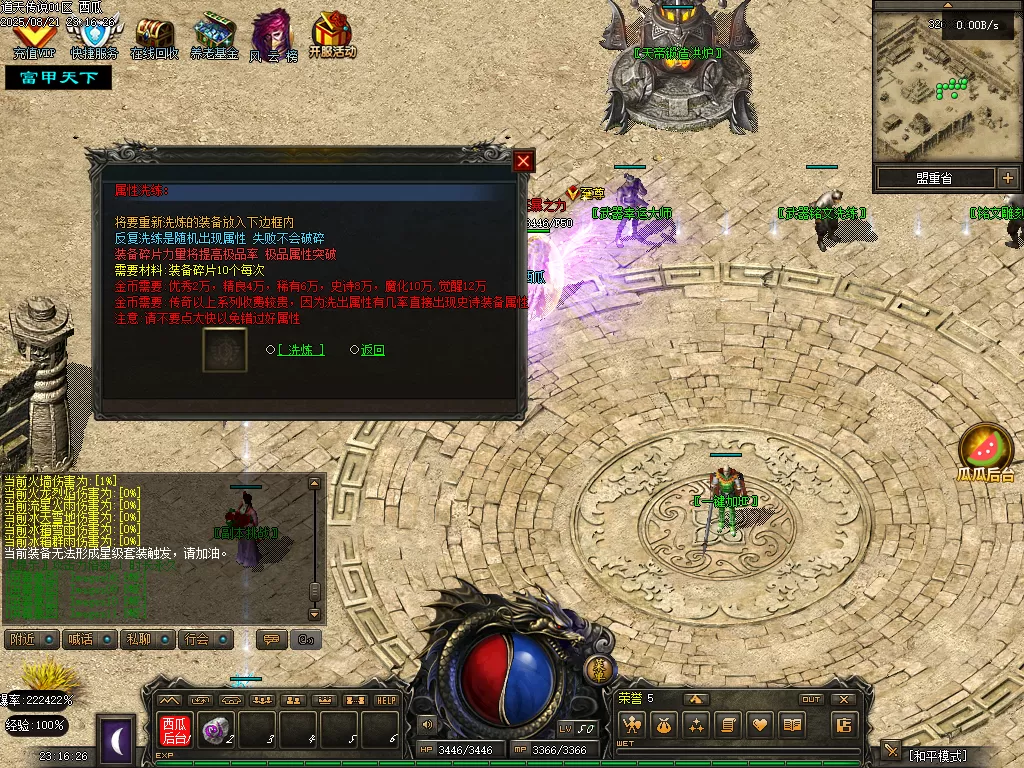Open the money bag inventory icon
Screen dimensions: 1024x768
point(664,725)
